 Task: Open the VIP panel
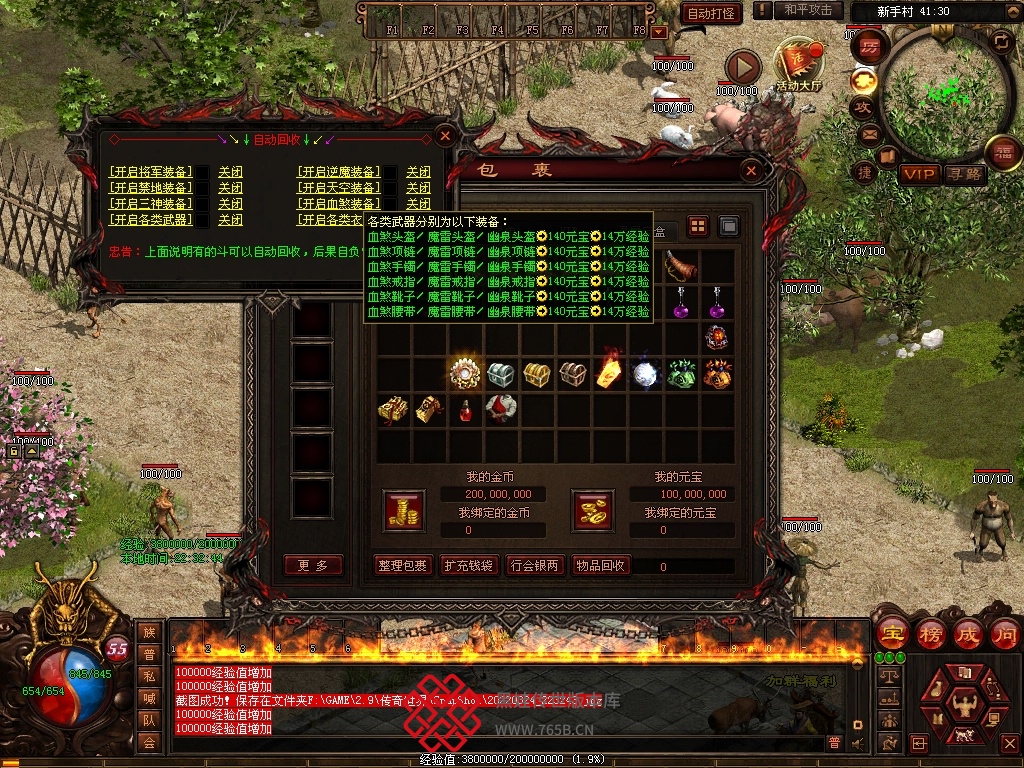coord(919,174)
